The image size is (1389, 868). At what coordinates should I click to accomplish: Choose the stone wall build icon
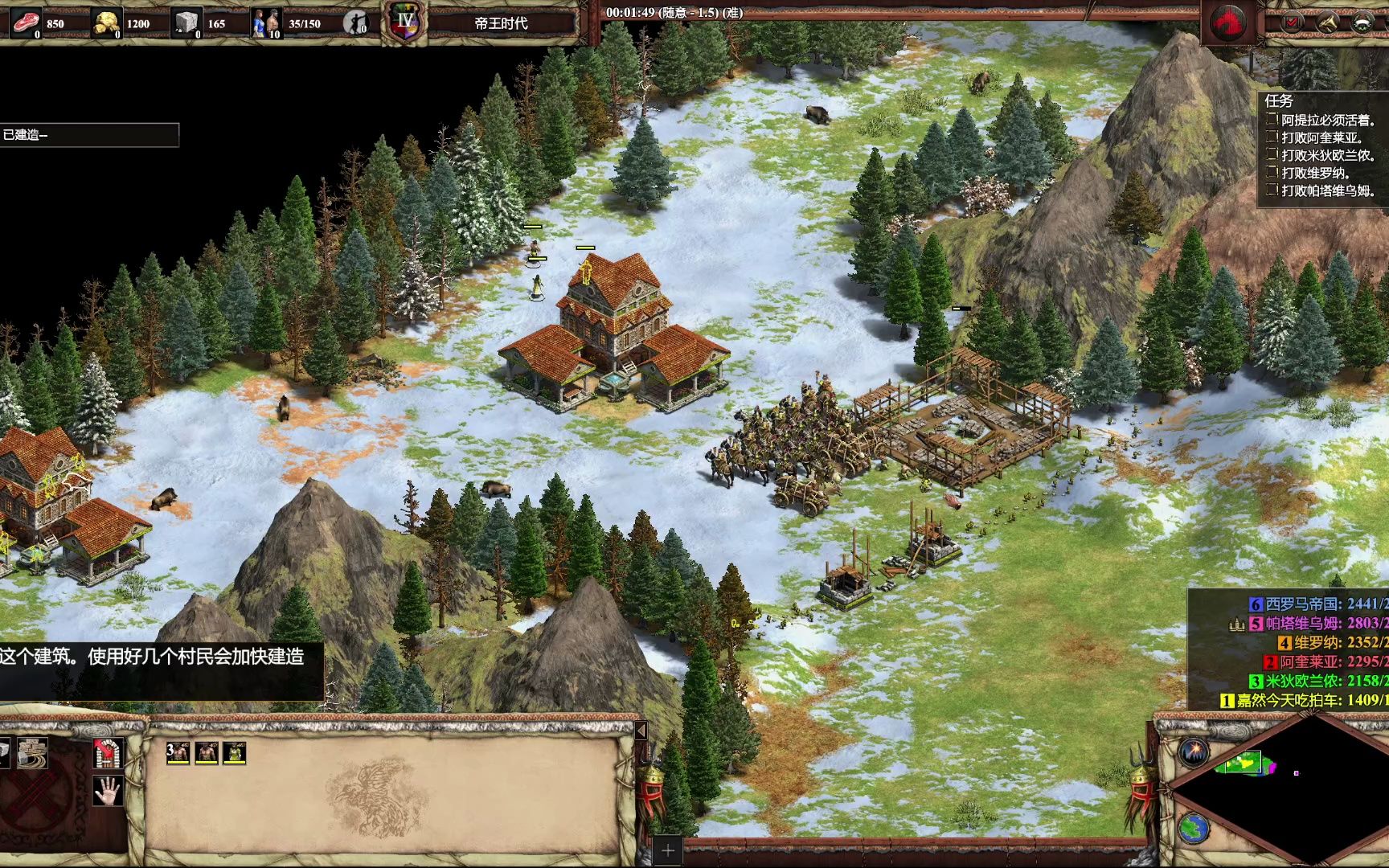point(32,753)
